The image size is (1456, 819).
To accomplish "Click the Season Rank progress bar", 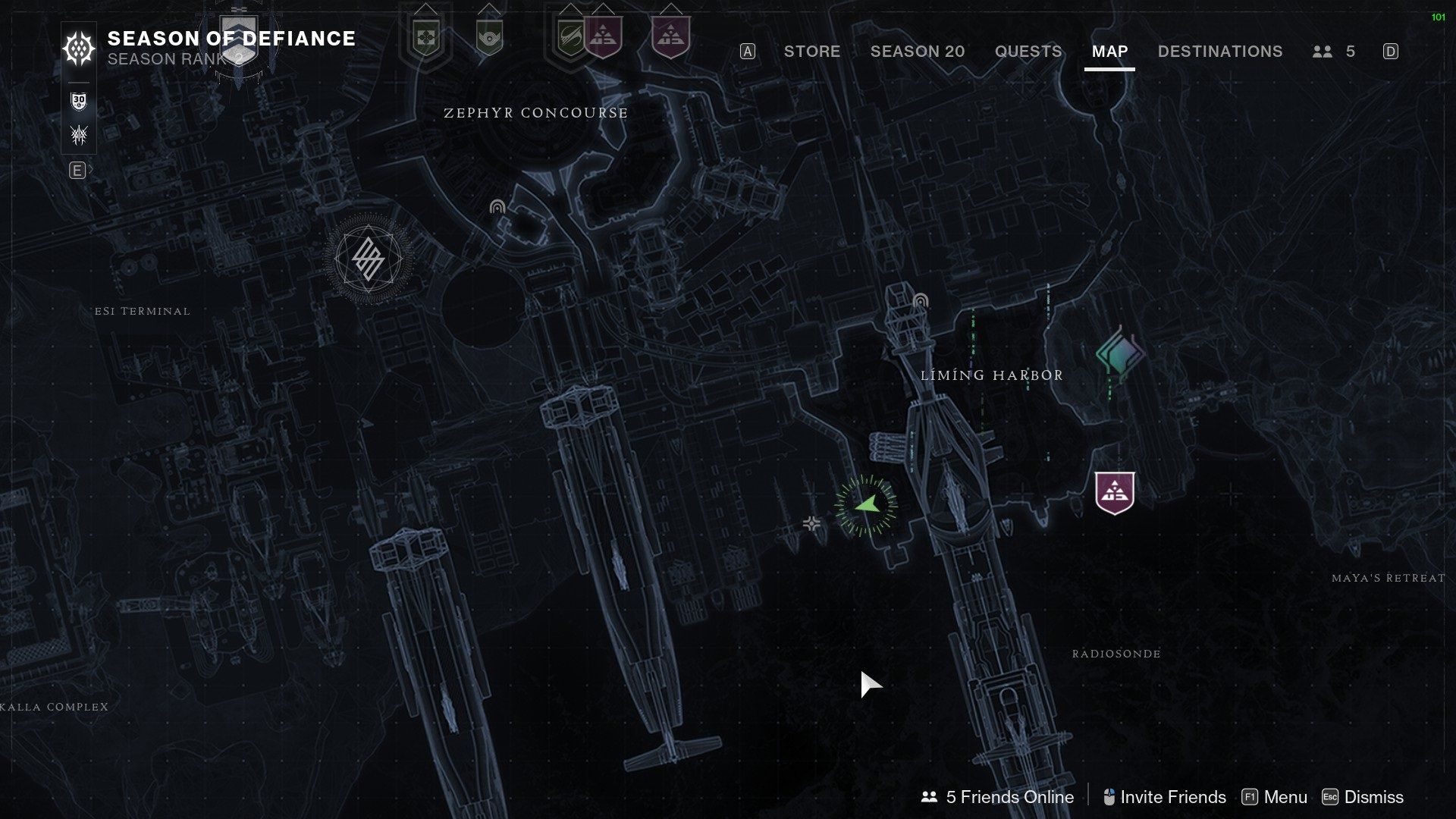I will (x=78, y=82).
